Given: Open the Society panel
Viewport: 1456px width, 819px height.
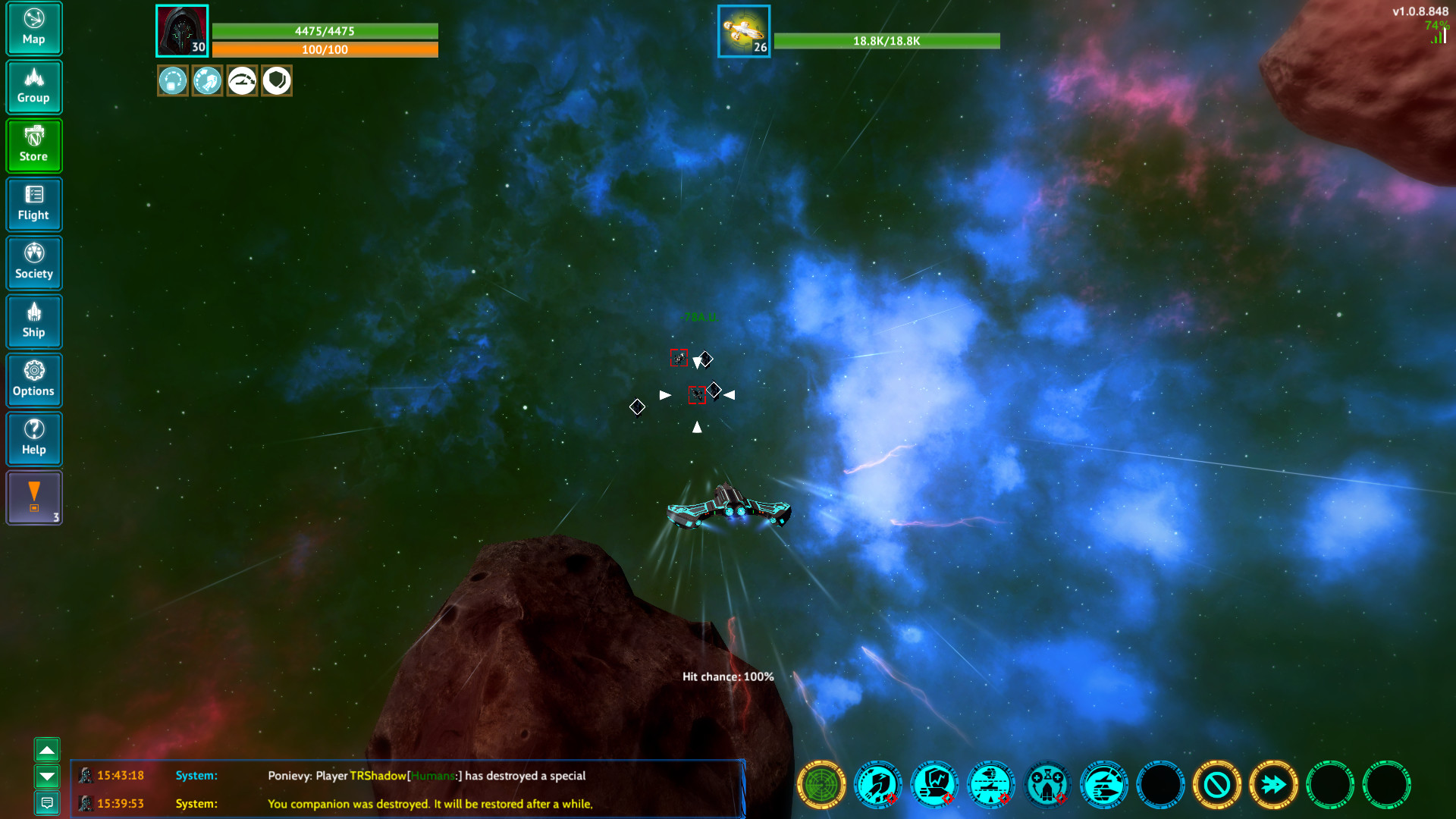Looking at the screenshot, I should pos(33,262).
